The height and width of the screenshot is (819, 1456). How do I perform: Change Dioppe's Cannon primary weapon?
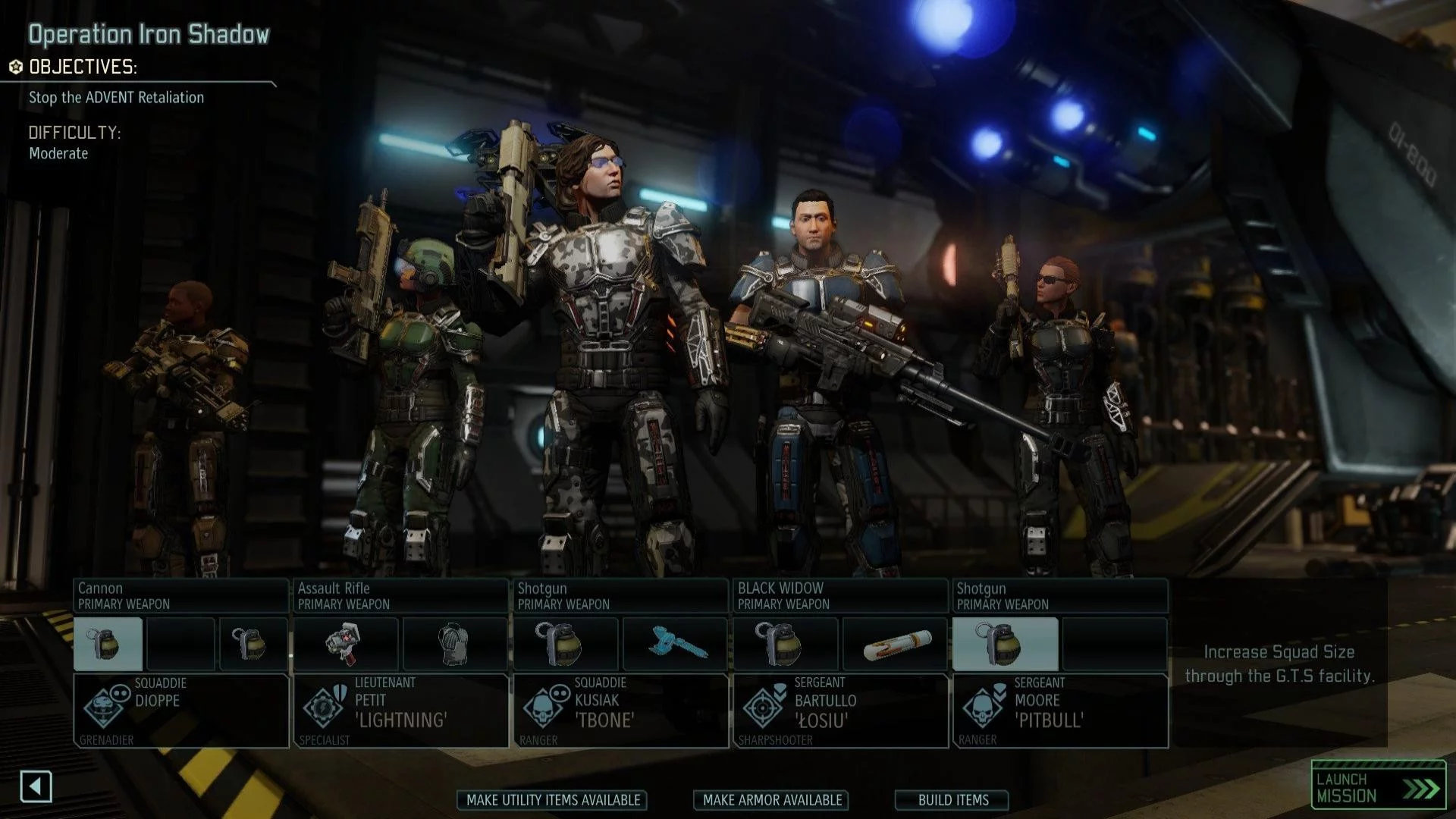180,596
